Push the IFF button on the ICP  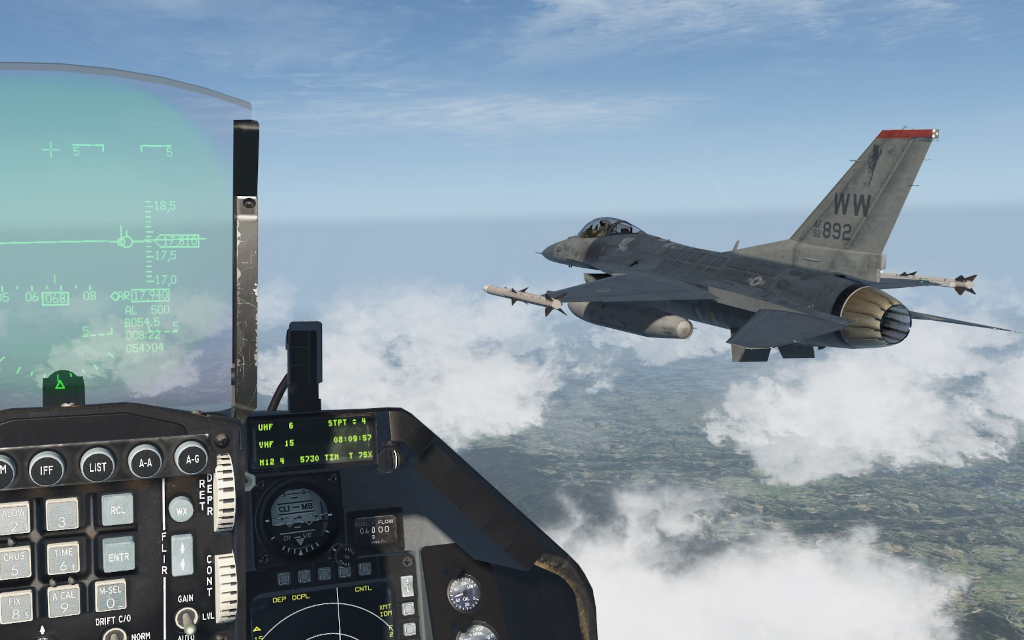click(46, 466)
